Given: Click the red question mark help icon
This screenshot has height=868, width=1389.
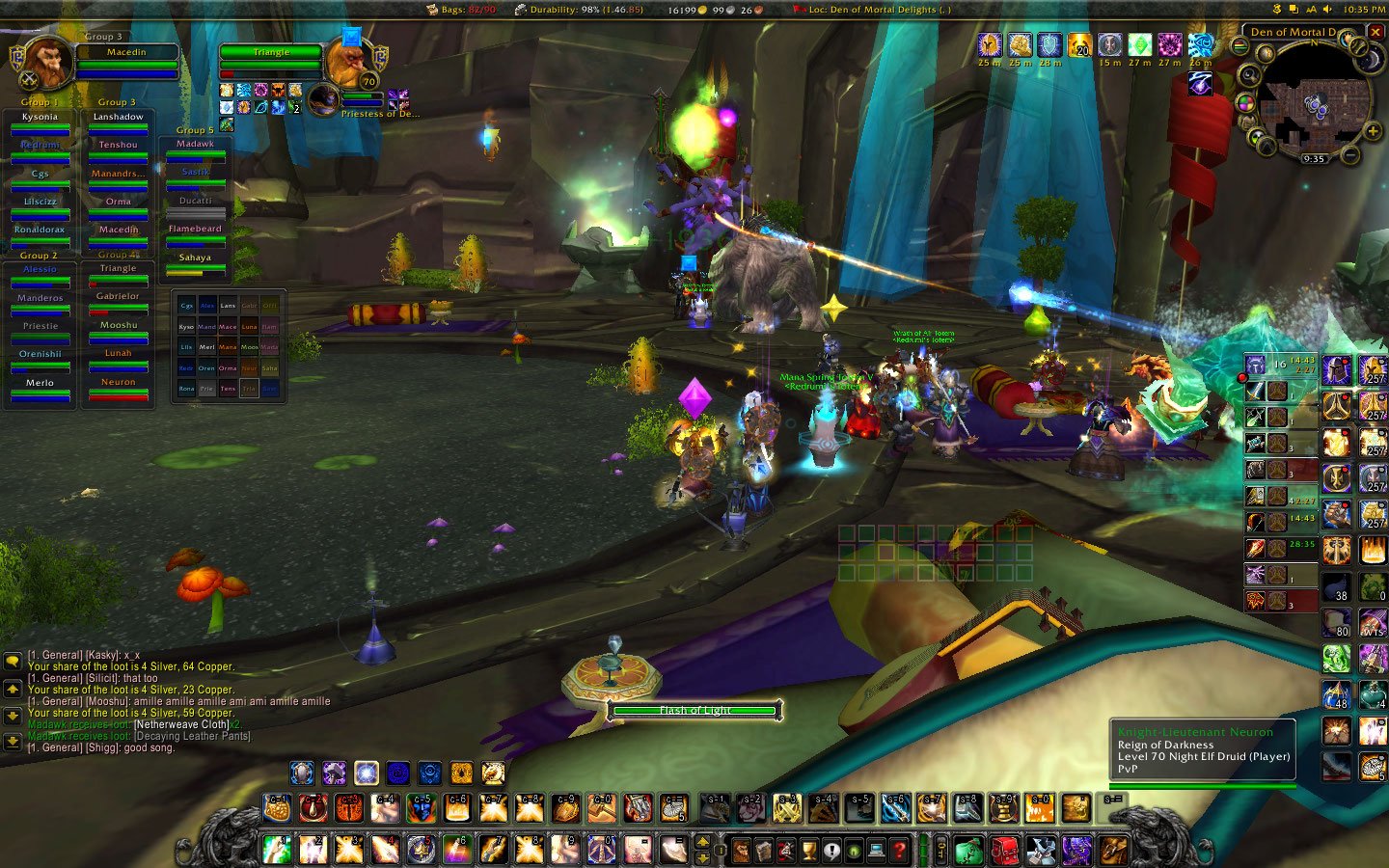Looking at the screenshot, I should point(898,851).
